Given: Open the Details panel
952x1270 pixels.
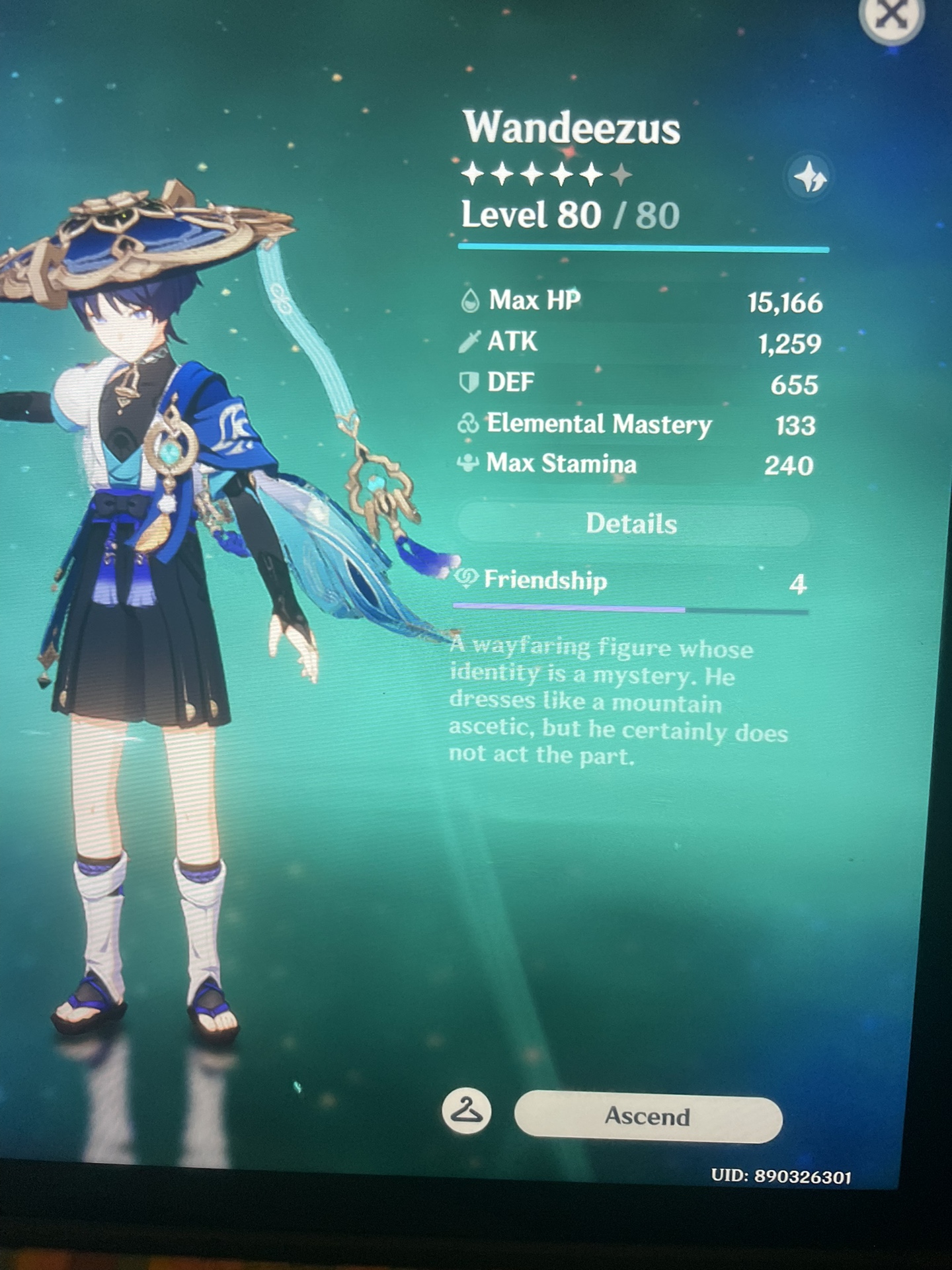Looking at the screenshot, I should point(631,523).
